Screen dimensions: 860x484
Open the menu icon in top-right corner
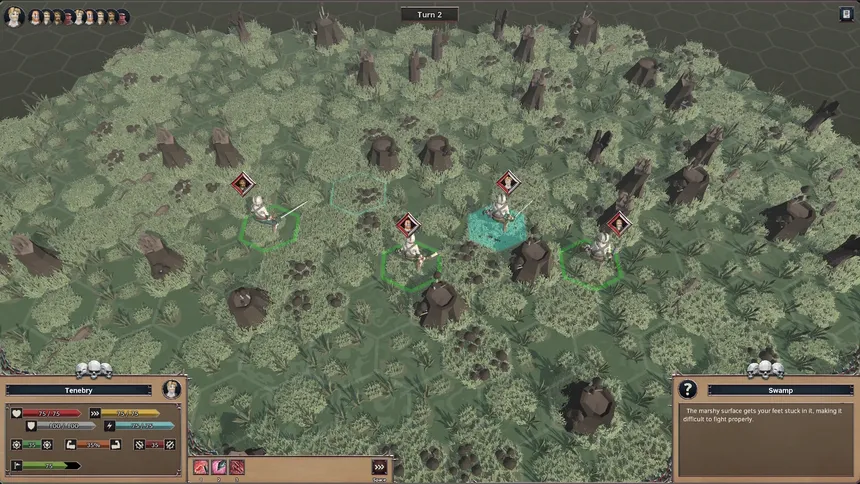(x=846, y=14)
